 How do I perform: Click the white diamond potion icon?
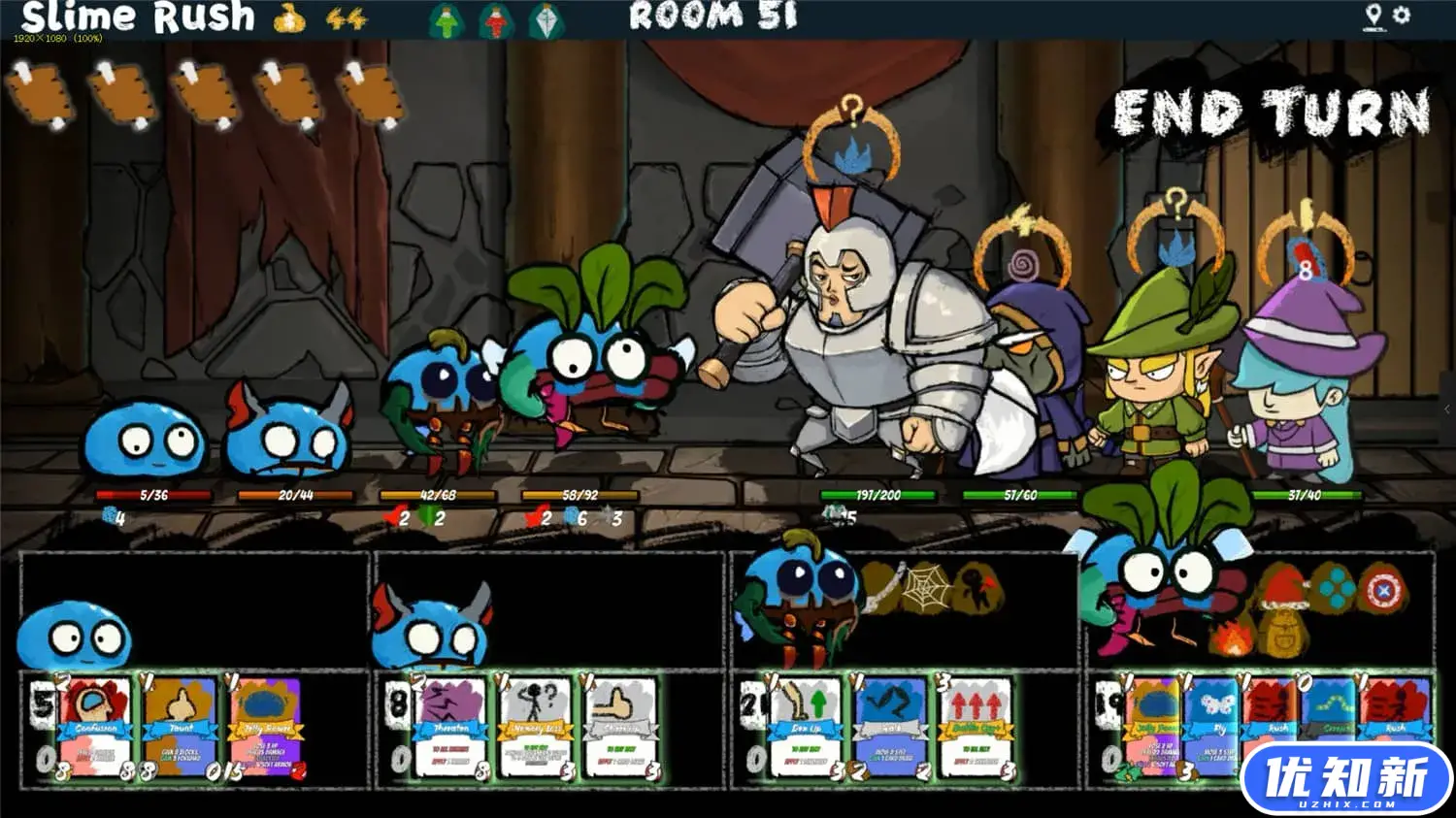(x=545, y=20)
